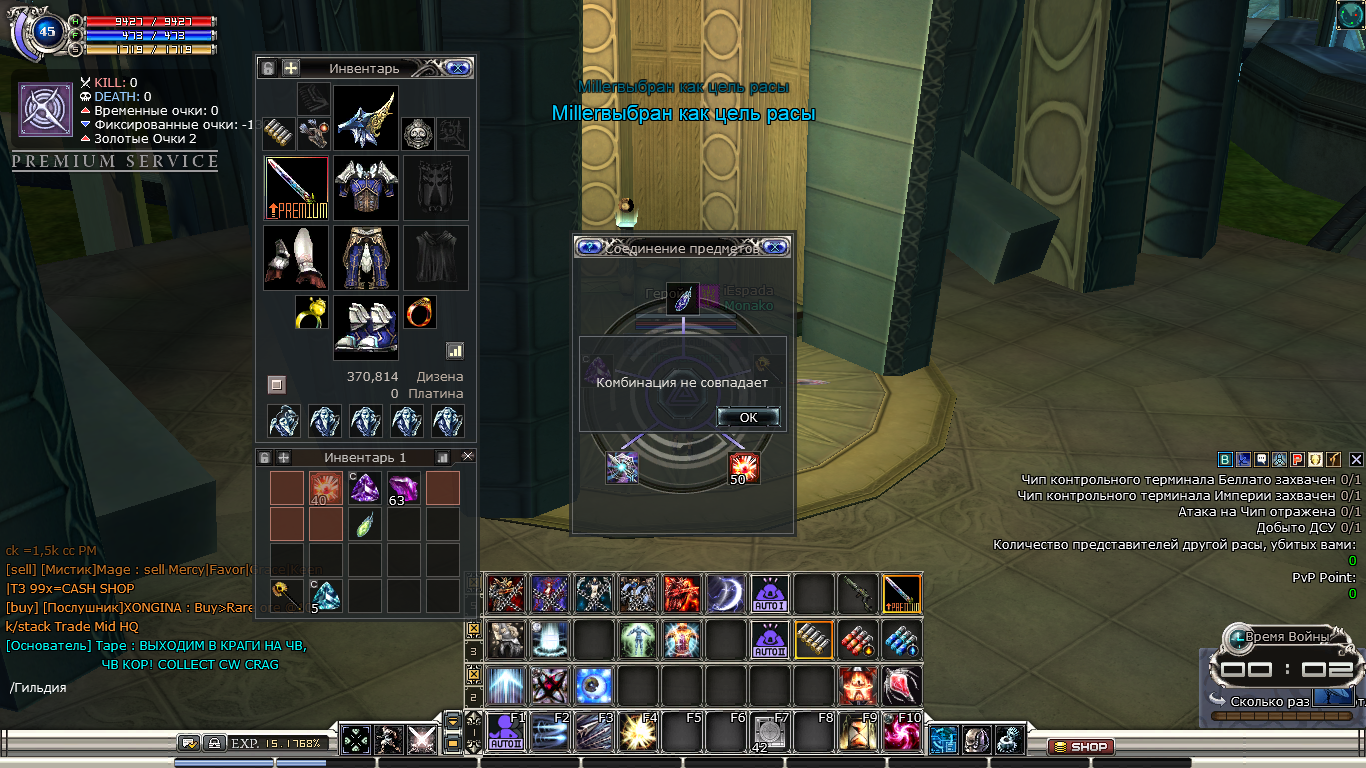Select the equipped red ring slot

420,313
